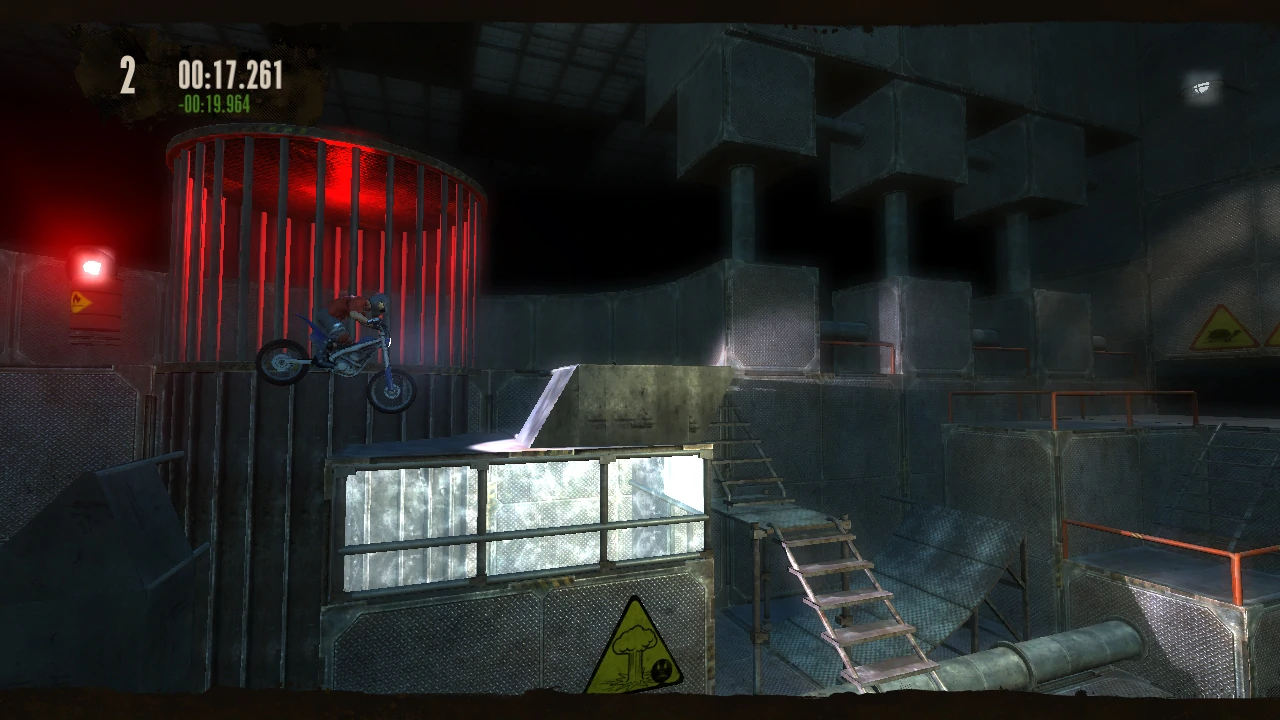Click the fault counter showing 2

(x=127, y=75)
